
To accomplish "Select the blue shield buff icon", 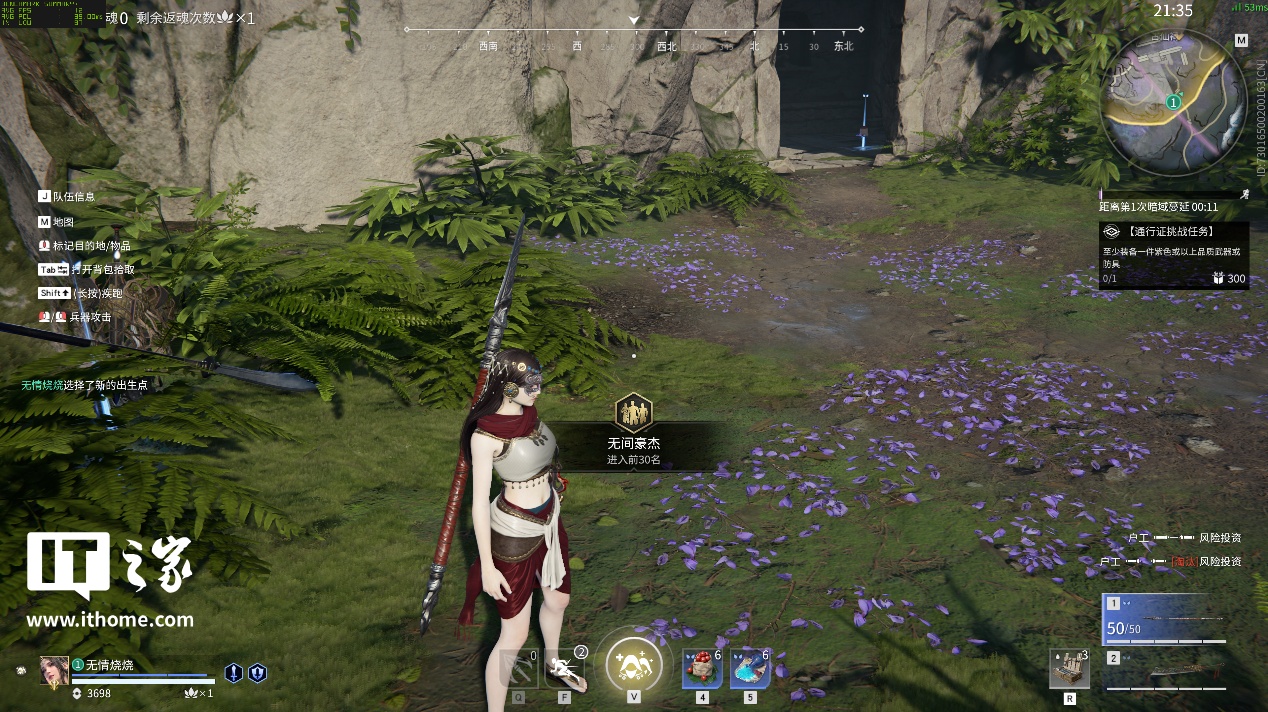I will 257,673.
